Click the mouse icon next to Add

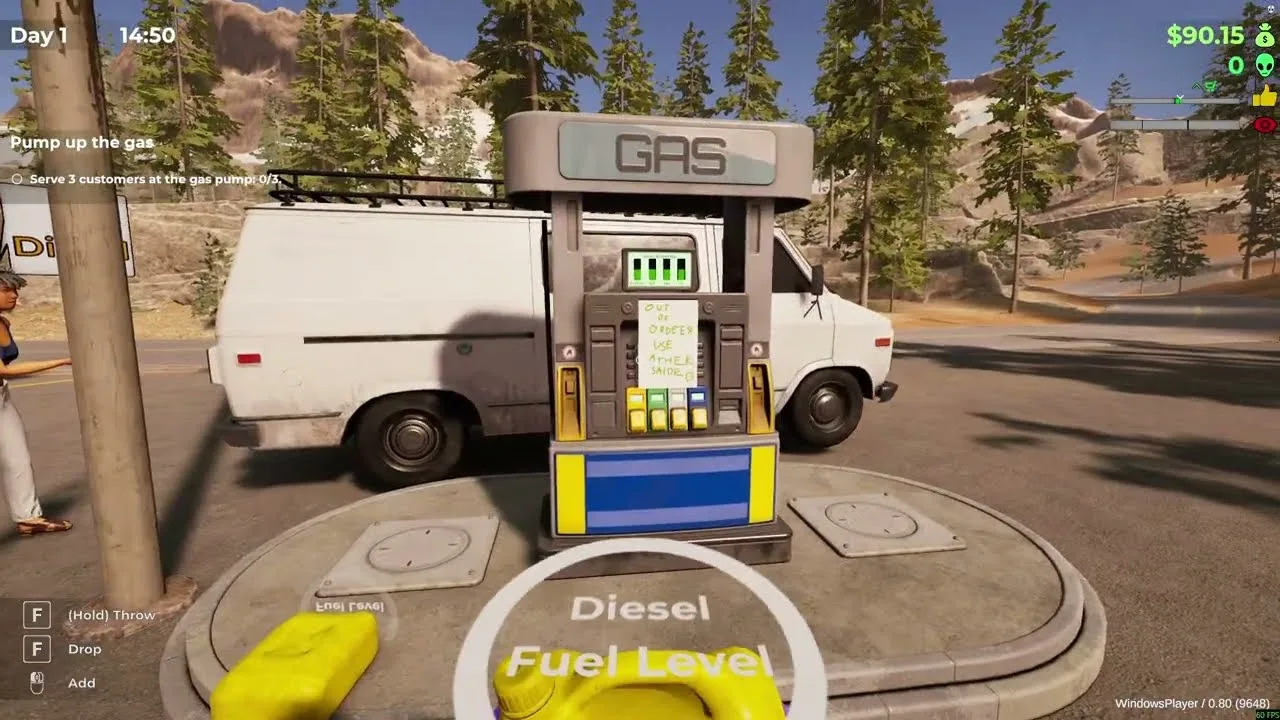pos(36,683)
